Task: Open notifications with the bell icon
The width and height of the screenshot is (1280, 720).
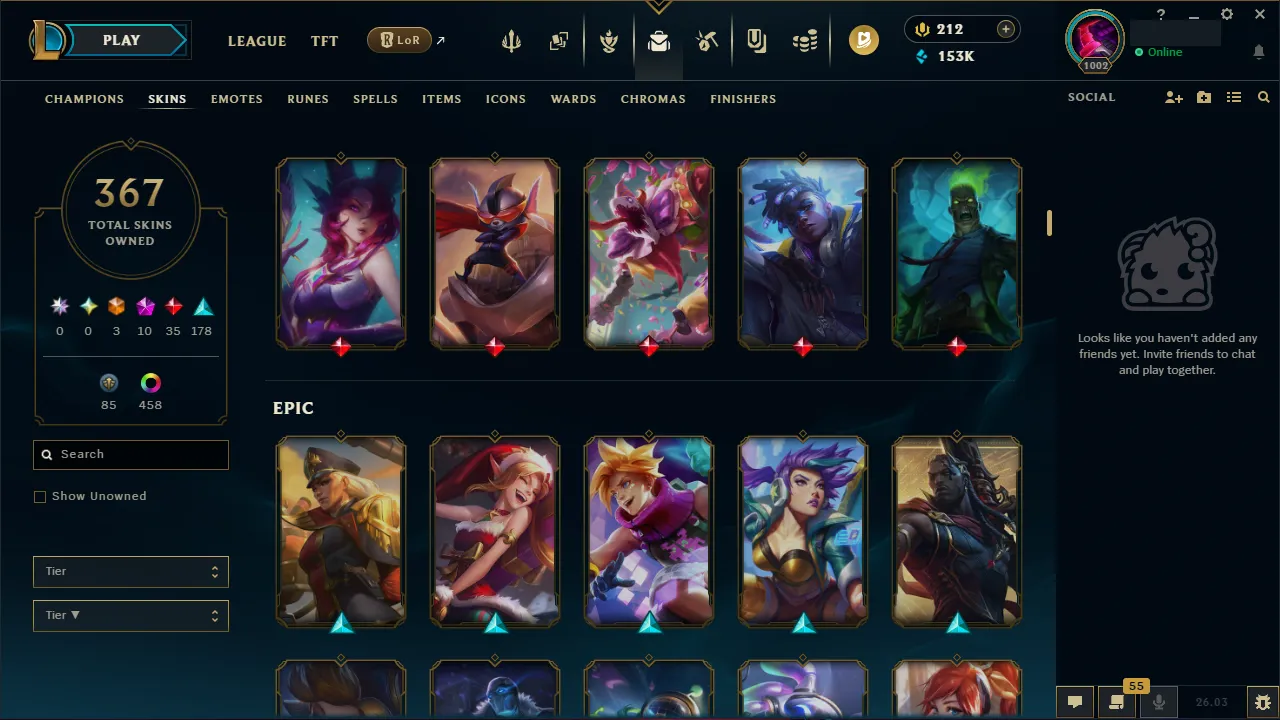Action: tap(1258, 51)
